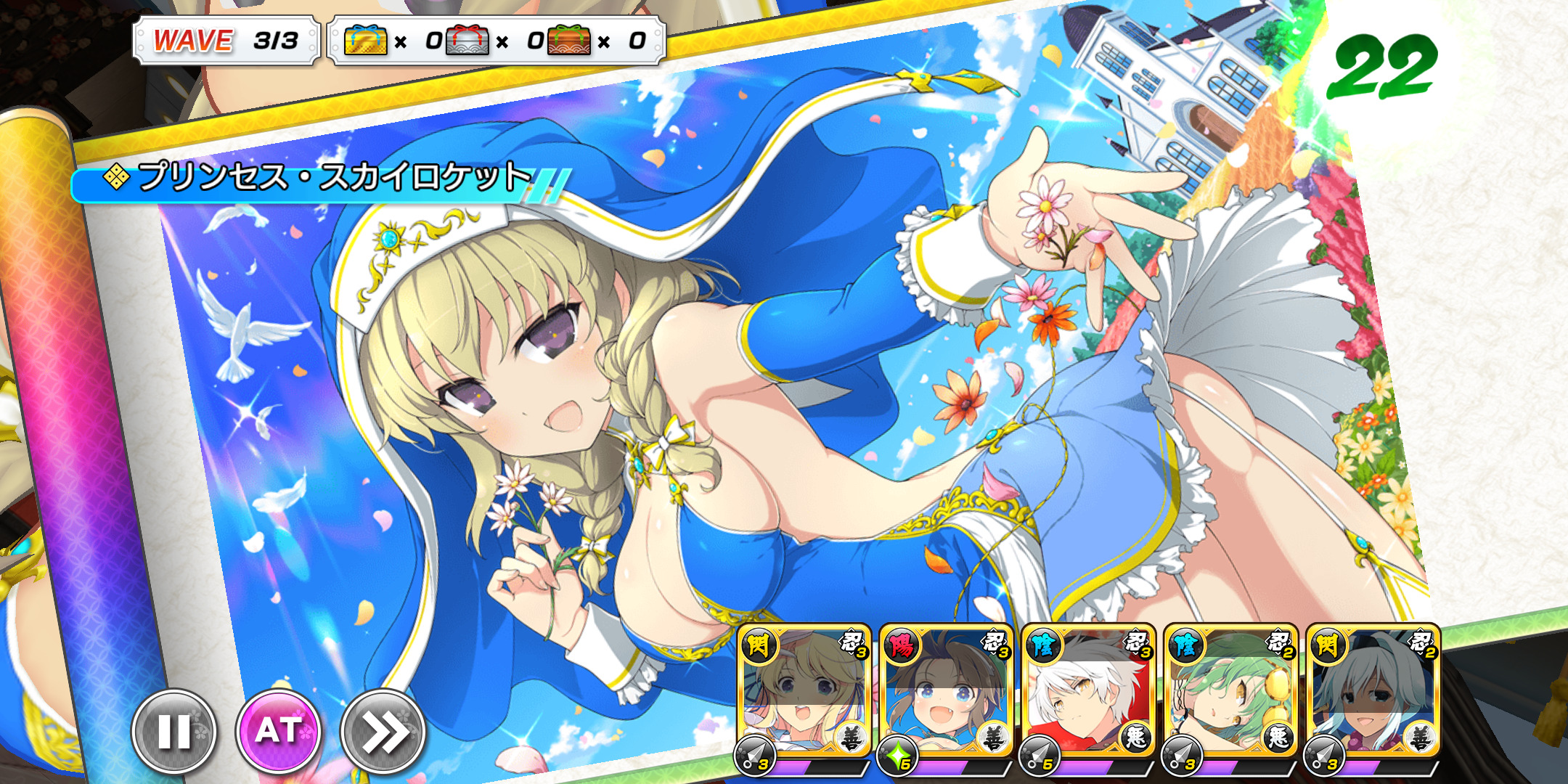This screenshot has height=784, width=1568.
Task: Select the silver-haired tanned character card
Action: (1373, 693)
